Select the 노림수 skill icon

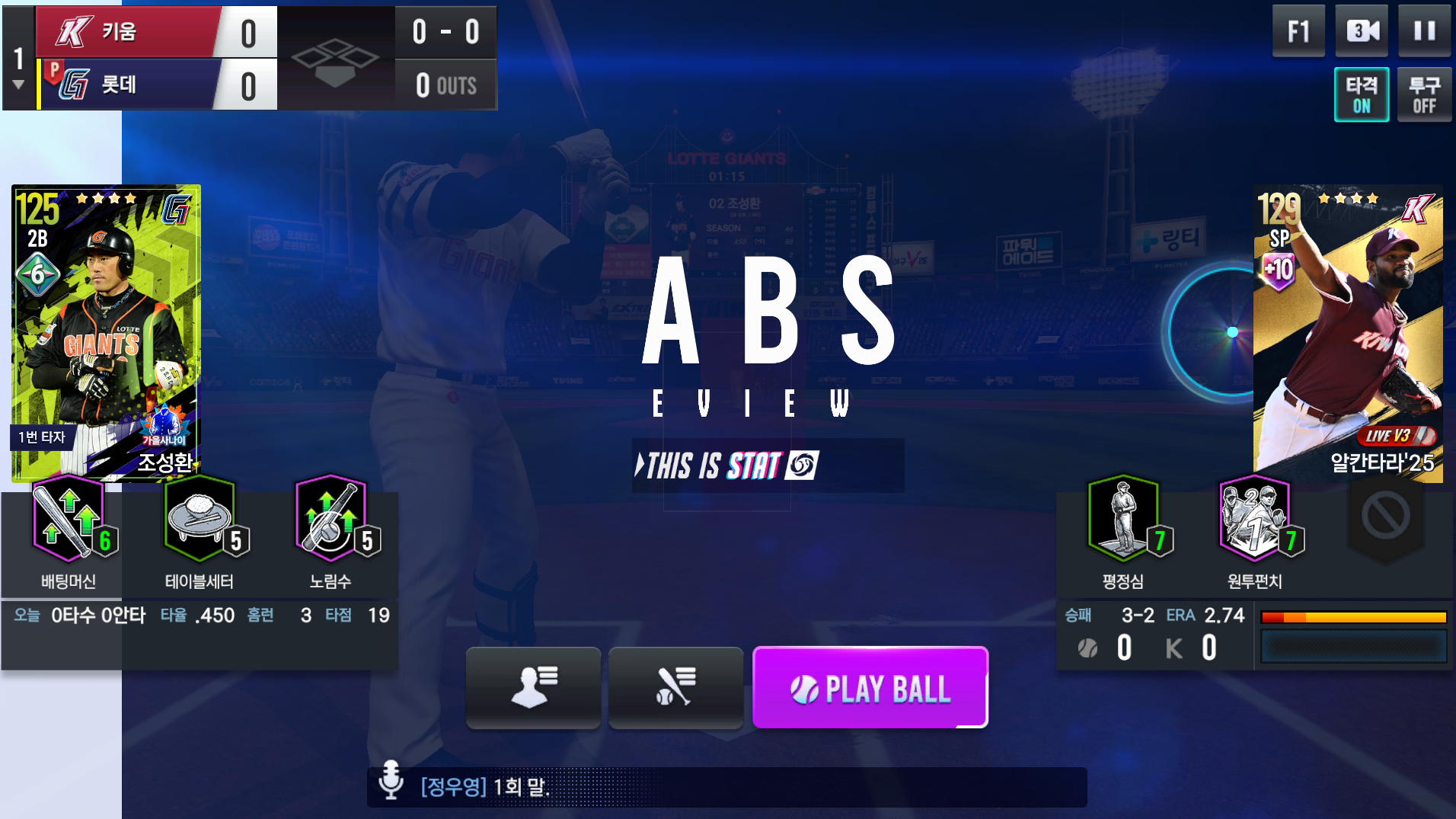coord(330,520)
